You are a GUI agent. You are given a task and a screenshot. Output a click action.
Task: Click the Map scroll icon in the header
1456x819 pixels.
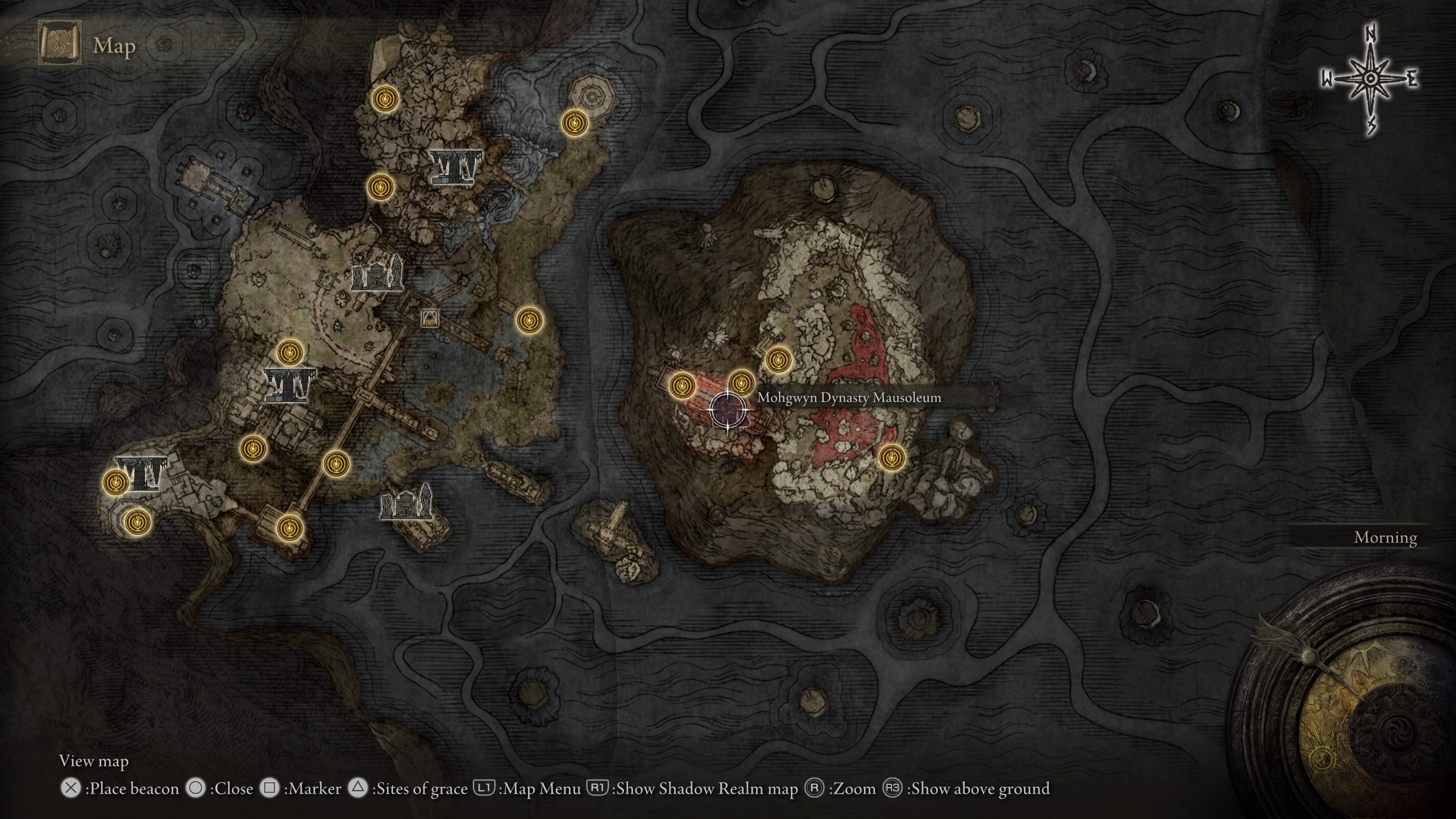(60, 44)
